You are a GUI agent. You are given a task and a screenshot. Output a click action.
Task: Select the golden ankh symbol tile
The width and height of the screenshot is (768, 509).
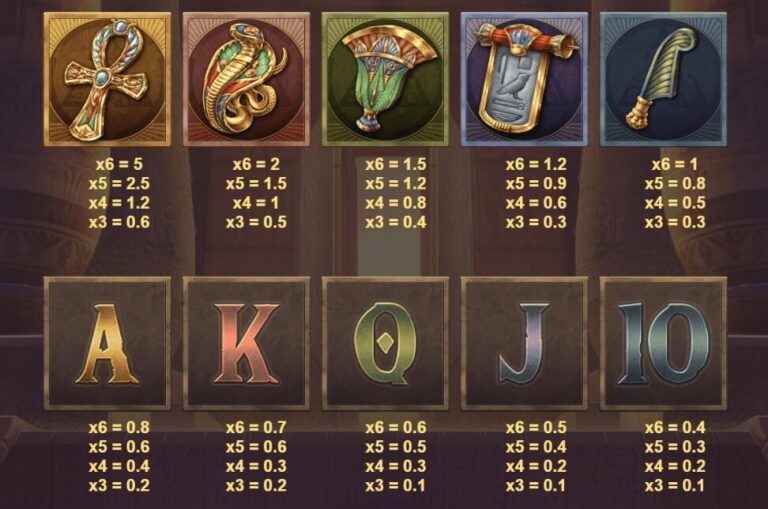pyautogui.click(x=107, y=80)
